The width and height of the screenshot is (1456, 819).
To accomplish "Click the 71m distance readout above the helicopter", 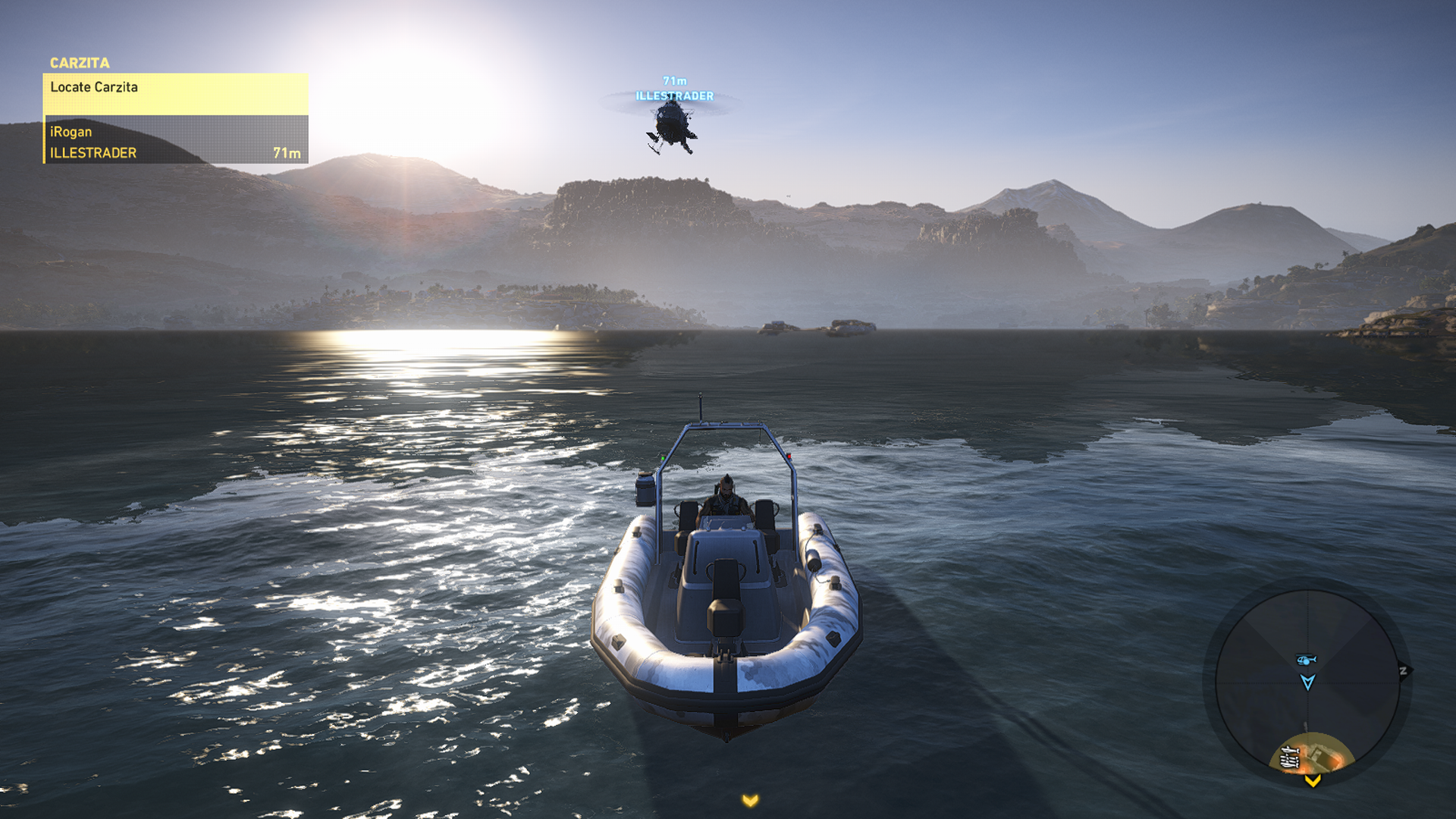I will point(673,79).
